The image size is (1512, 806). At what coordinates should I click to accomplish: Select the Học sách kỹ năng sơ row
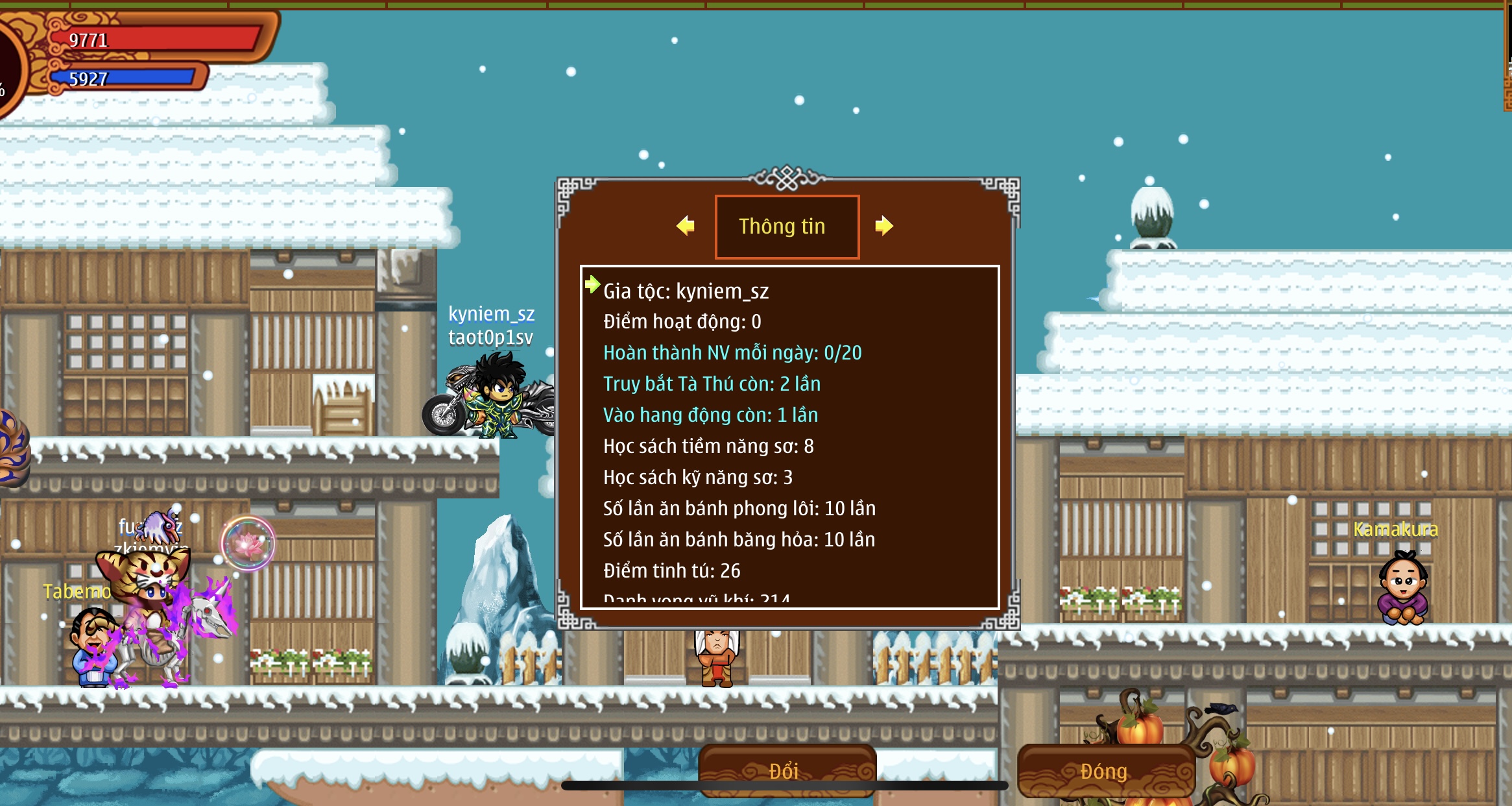pyautogui.click(x=698, y=478)
